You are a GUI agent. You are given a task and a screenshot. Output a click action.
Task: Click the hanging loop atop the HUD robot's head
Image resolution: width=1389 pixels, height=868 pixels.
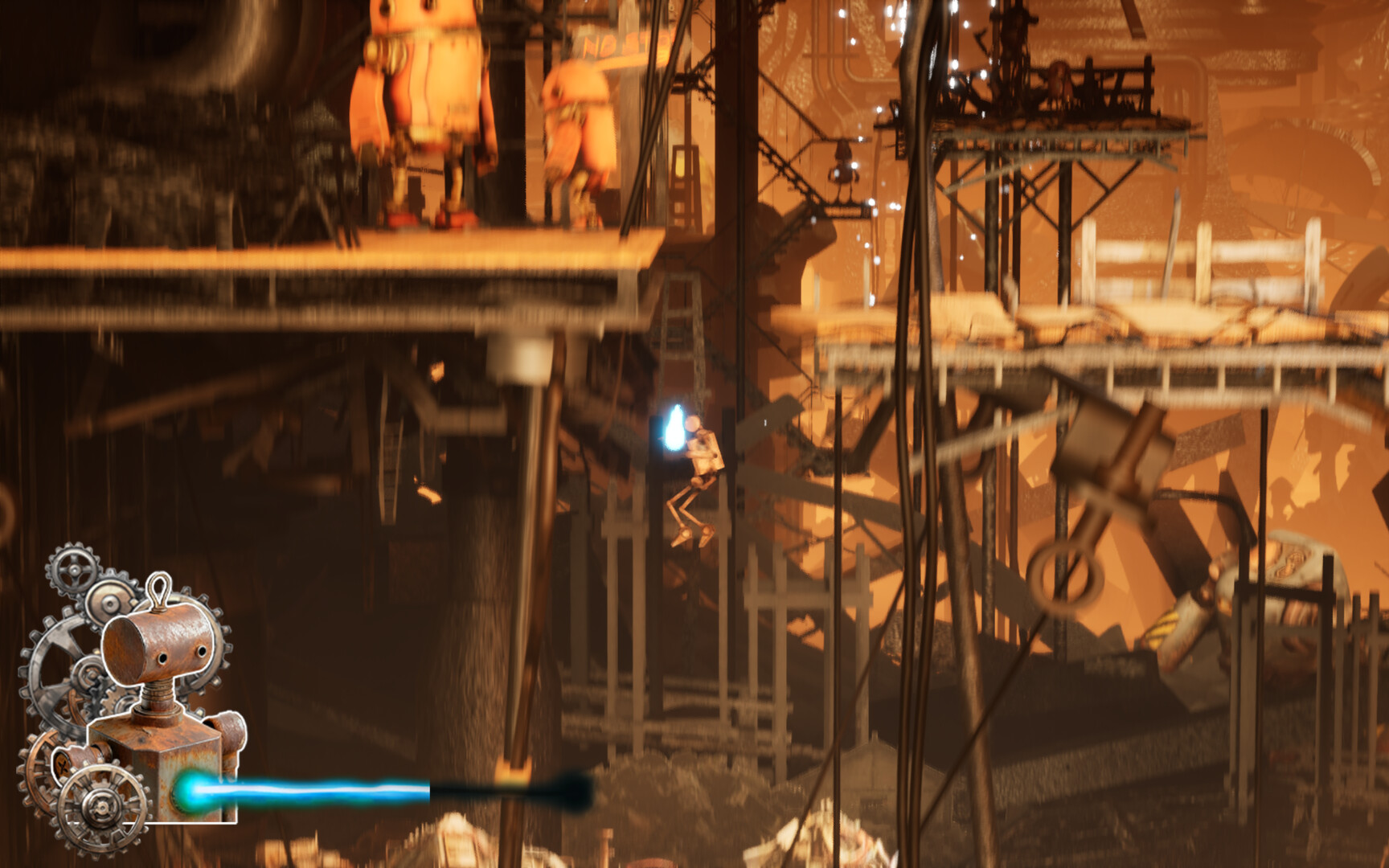coord(159,588)
